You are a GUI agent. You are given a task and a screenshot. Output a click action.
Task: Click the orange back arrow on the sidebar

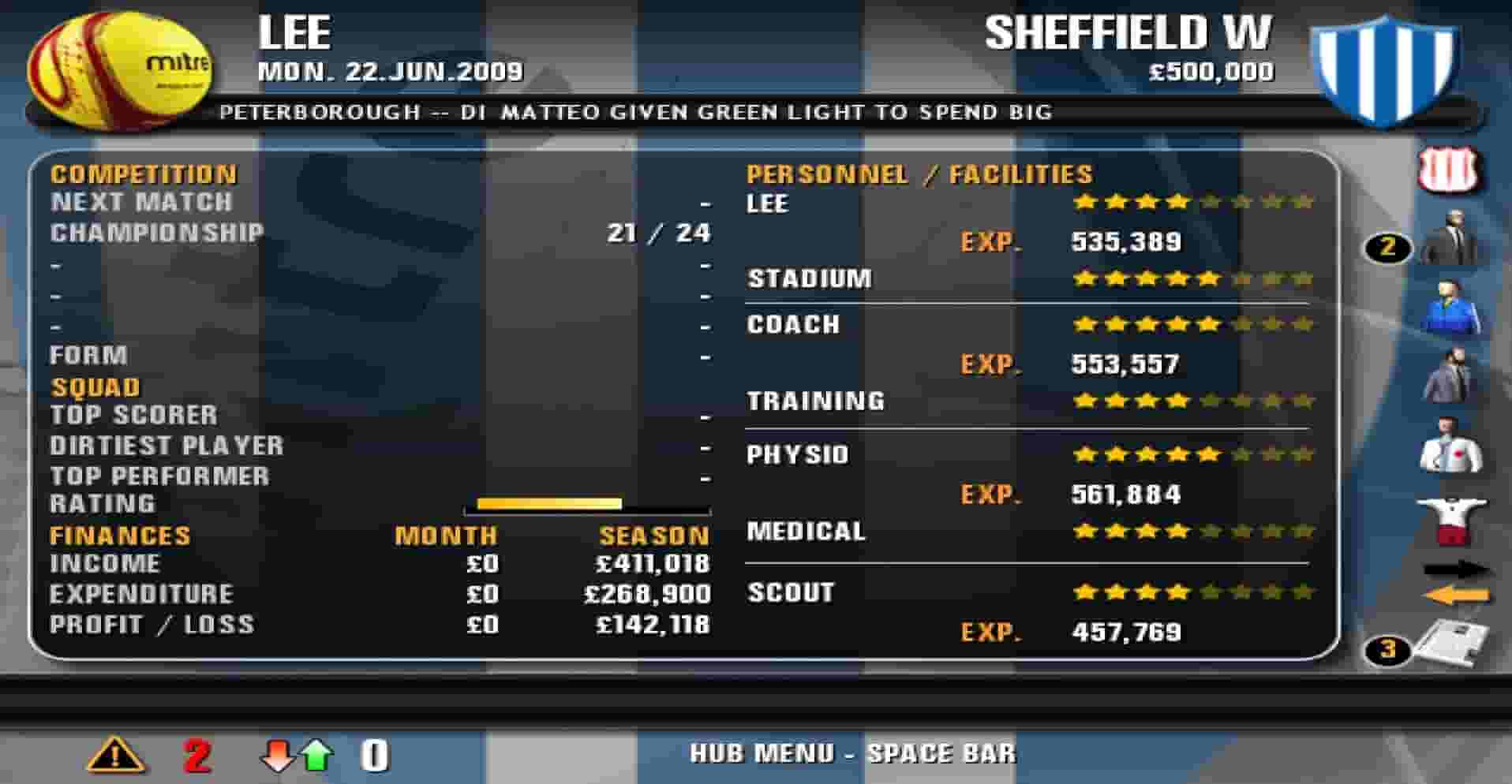(x=1456, y=592)
